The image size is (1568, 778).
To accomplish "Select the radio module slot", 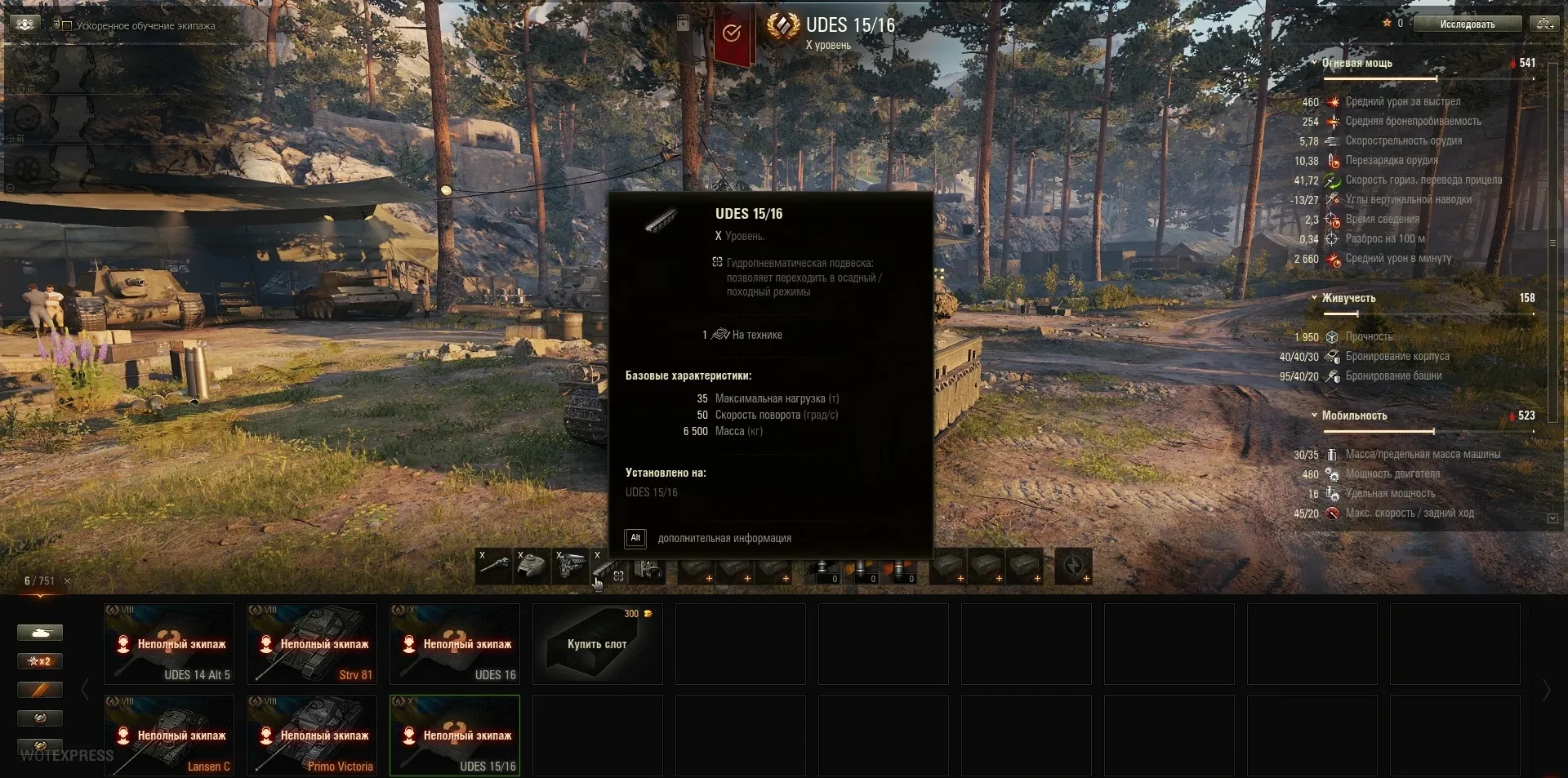I will click(x=648, y=567).
